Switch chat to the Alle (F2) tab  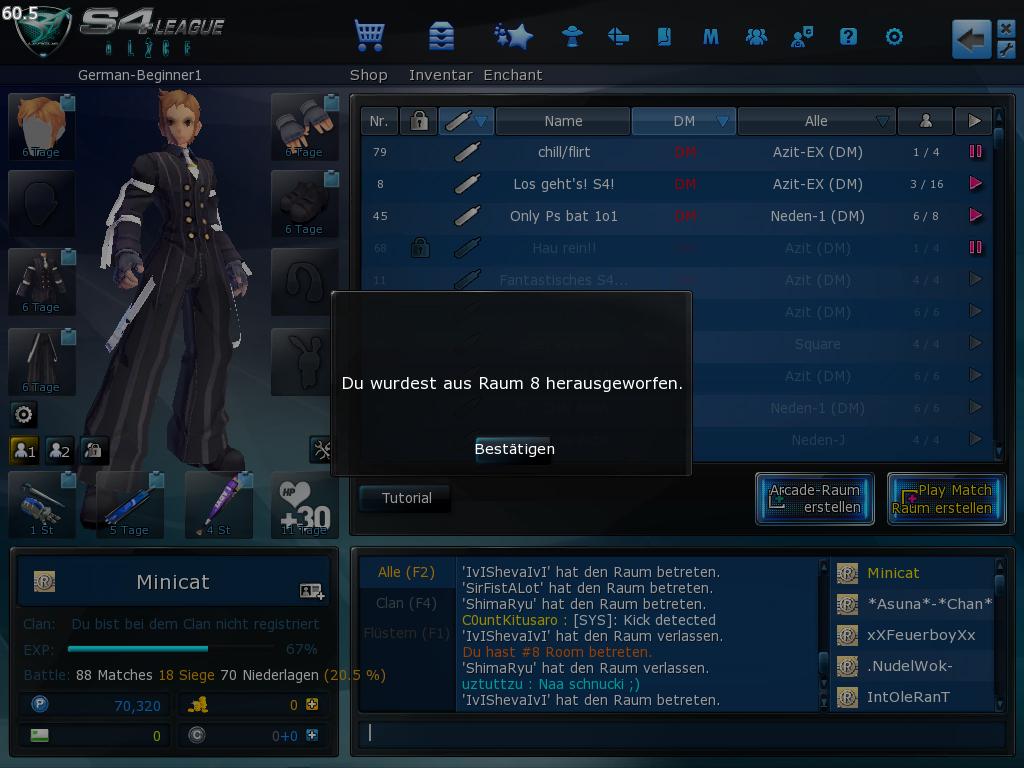(406, 572)
